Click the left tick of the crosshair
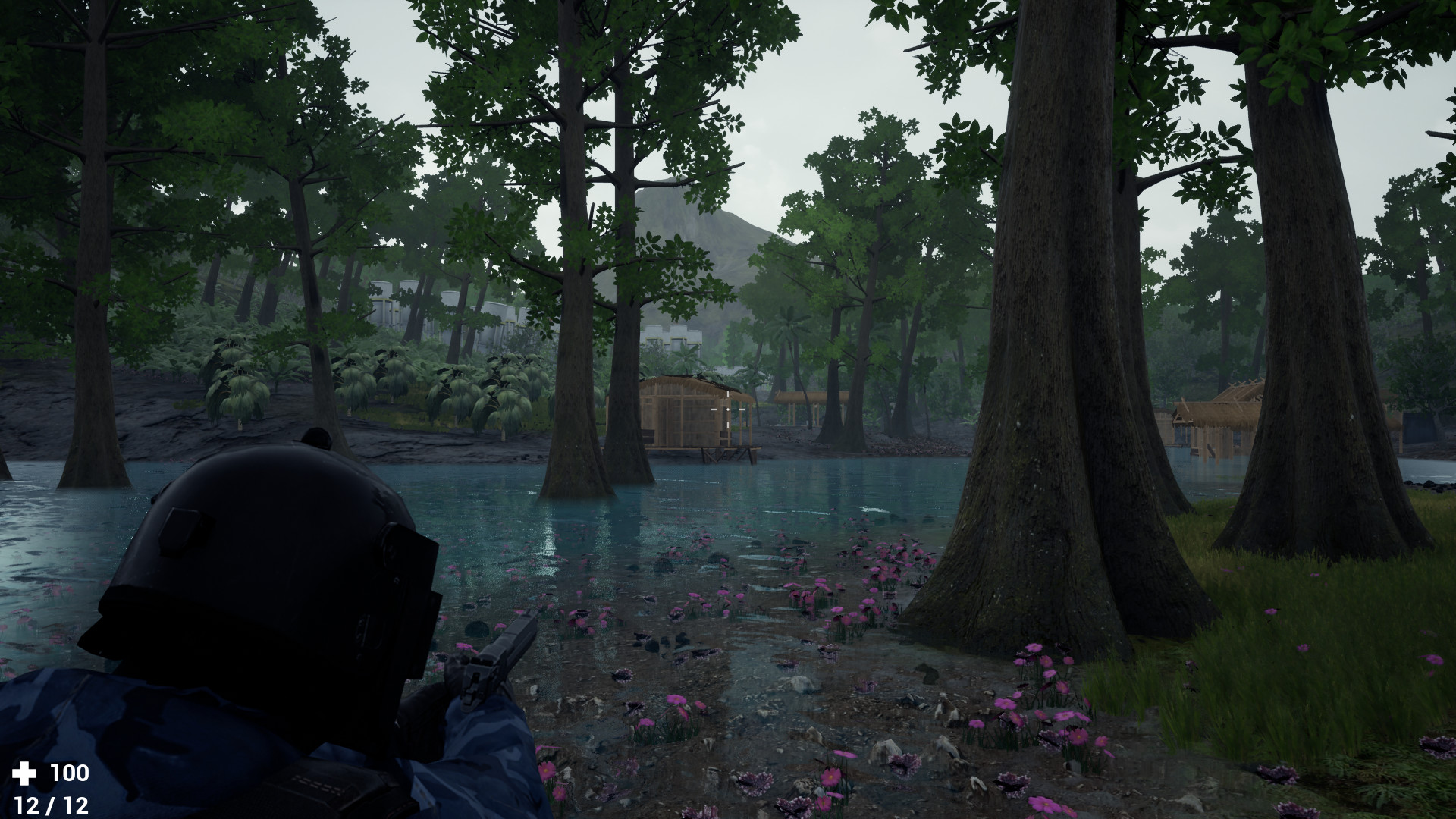The image size is (1456, 819). click(714, 409)
